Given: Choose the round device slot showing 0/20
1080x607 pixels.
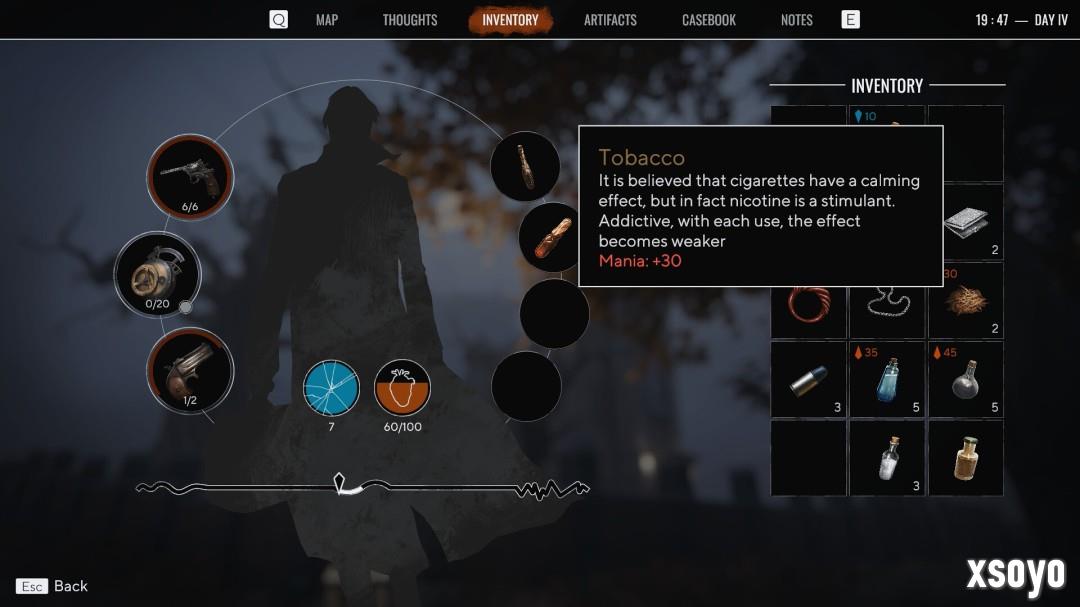Looking at the screenshot, I should click(157, 273).
